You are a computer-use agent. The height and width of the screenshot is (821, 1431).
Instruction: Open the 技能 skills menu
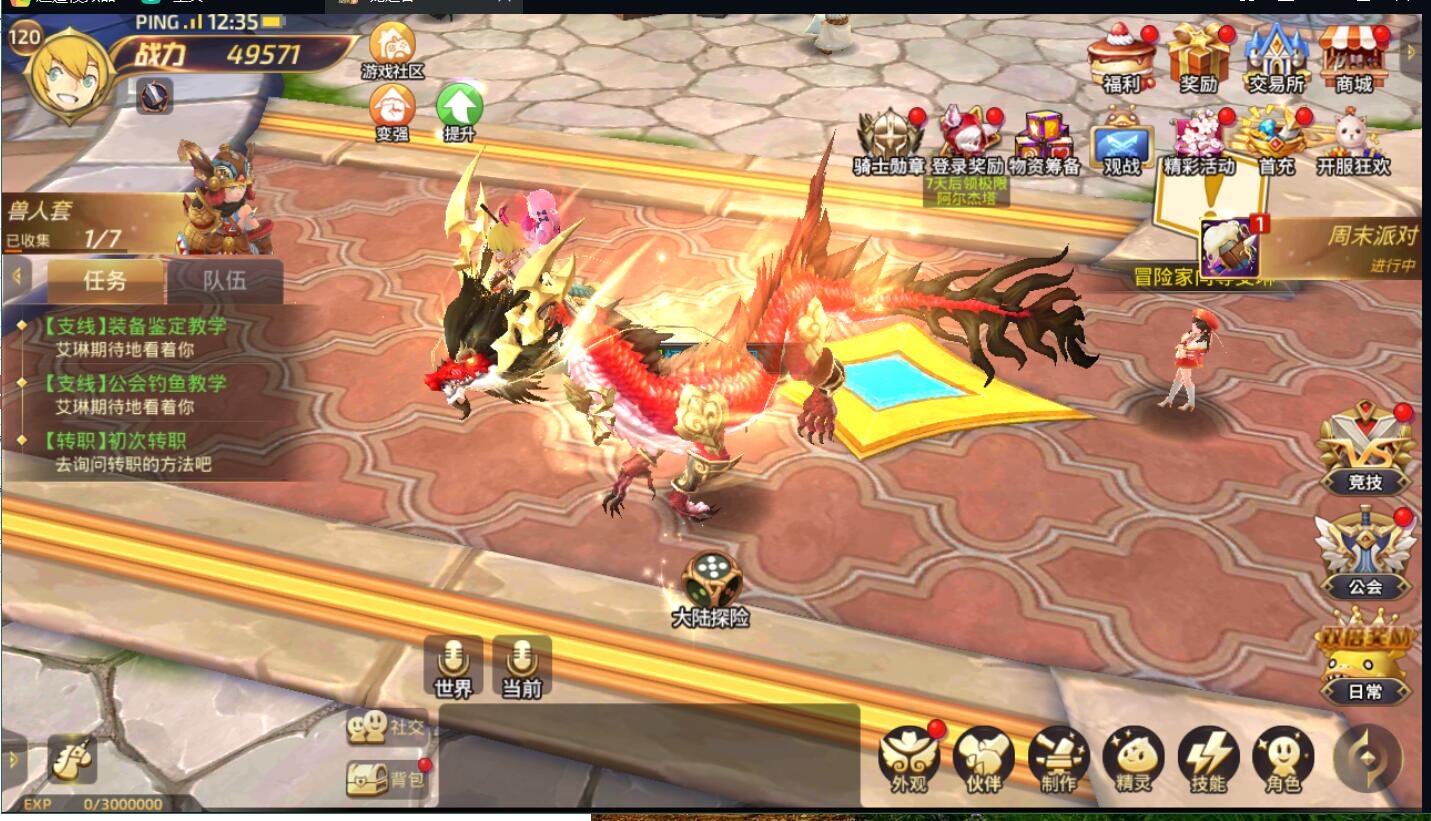1208,758
